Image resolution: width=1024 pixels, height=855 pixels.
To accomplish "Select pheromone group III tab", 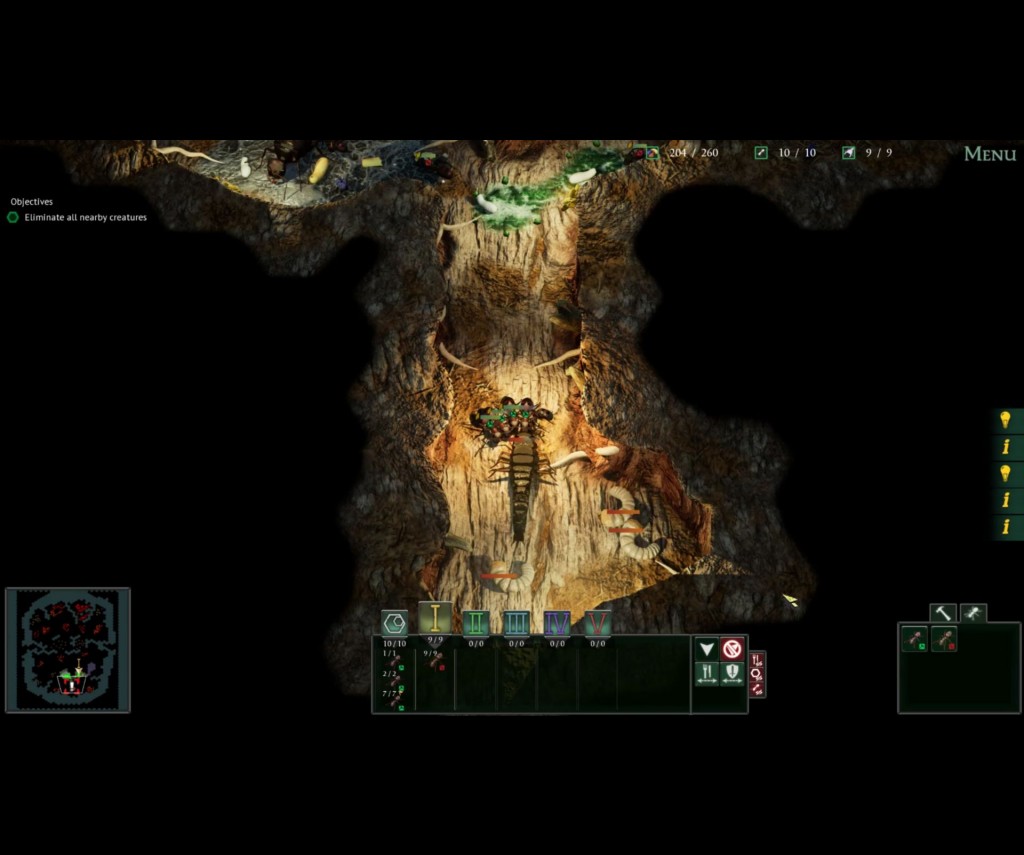I will point(516,623).
